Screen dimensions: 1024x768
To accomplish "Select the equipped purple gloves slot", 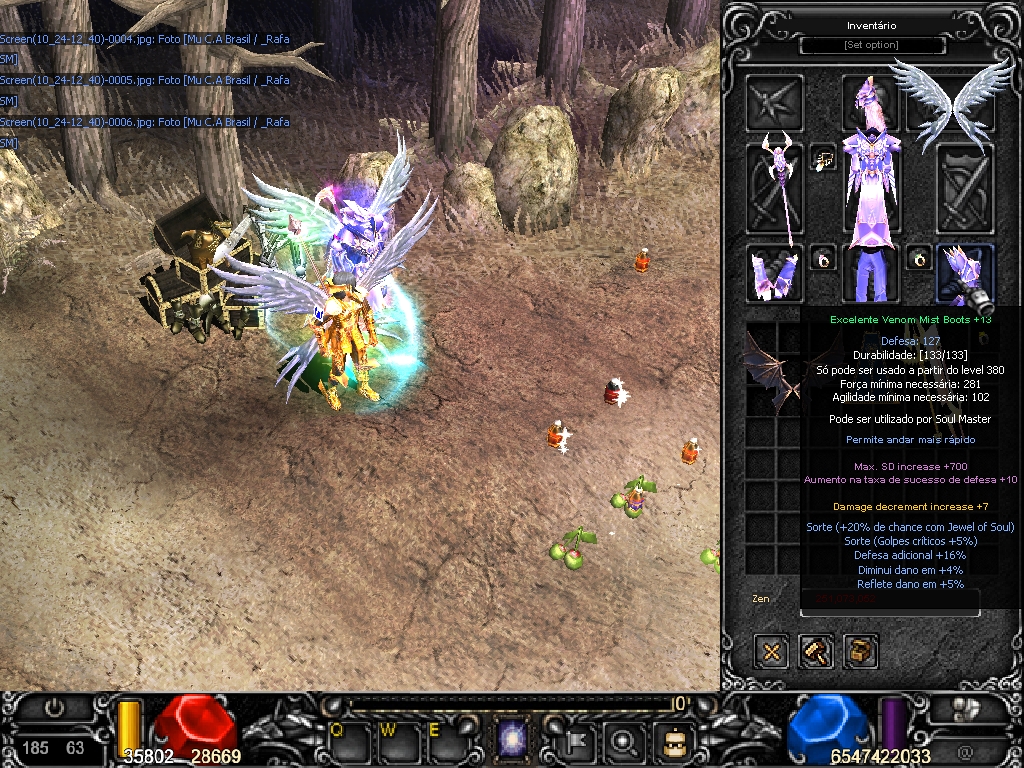I will pos(774,272).
